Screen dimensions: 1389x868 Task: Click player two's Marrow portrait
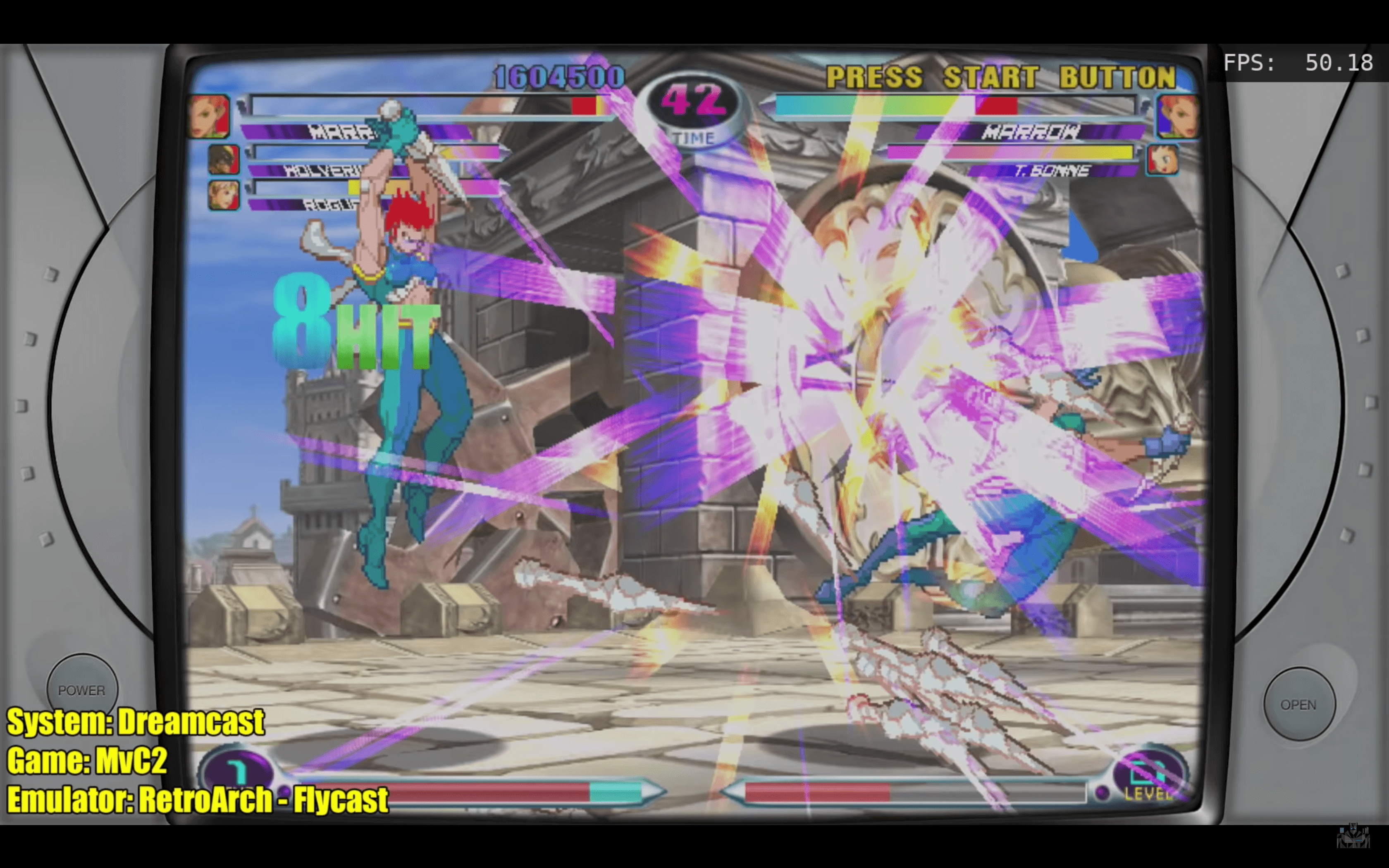(1177, 117)
